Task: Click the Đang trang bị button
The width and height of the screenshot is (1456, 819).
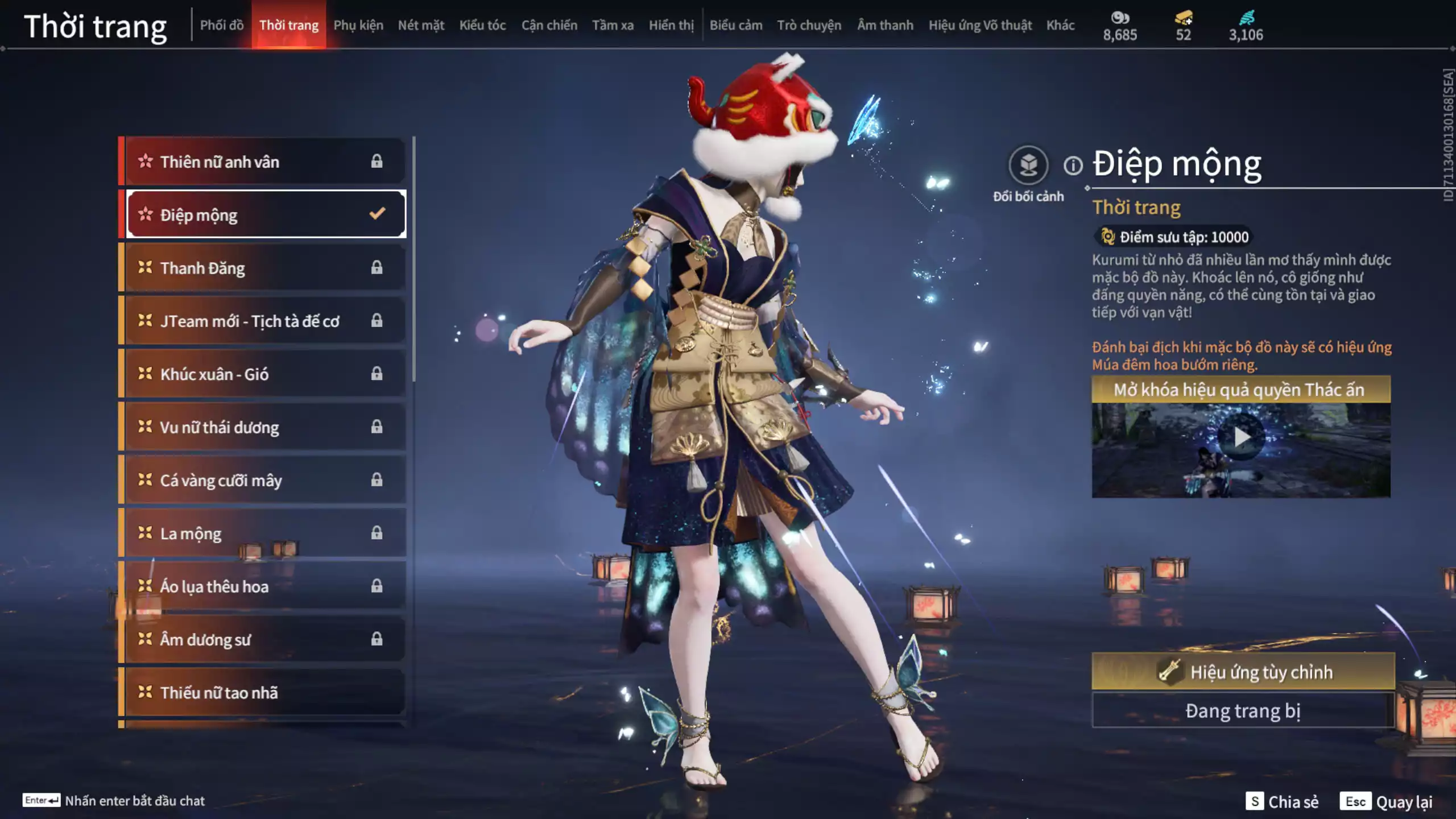Action: pyautogui.click(x=1243, y=711)
